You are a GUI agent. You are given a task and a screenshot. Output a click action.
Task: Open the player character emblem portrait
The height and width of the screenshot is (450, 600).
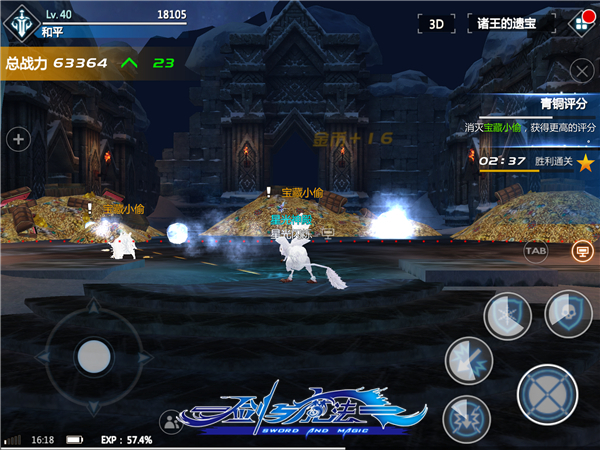click(x=20, y=23)
